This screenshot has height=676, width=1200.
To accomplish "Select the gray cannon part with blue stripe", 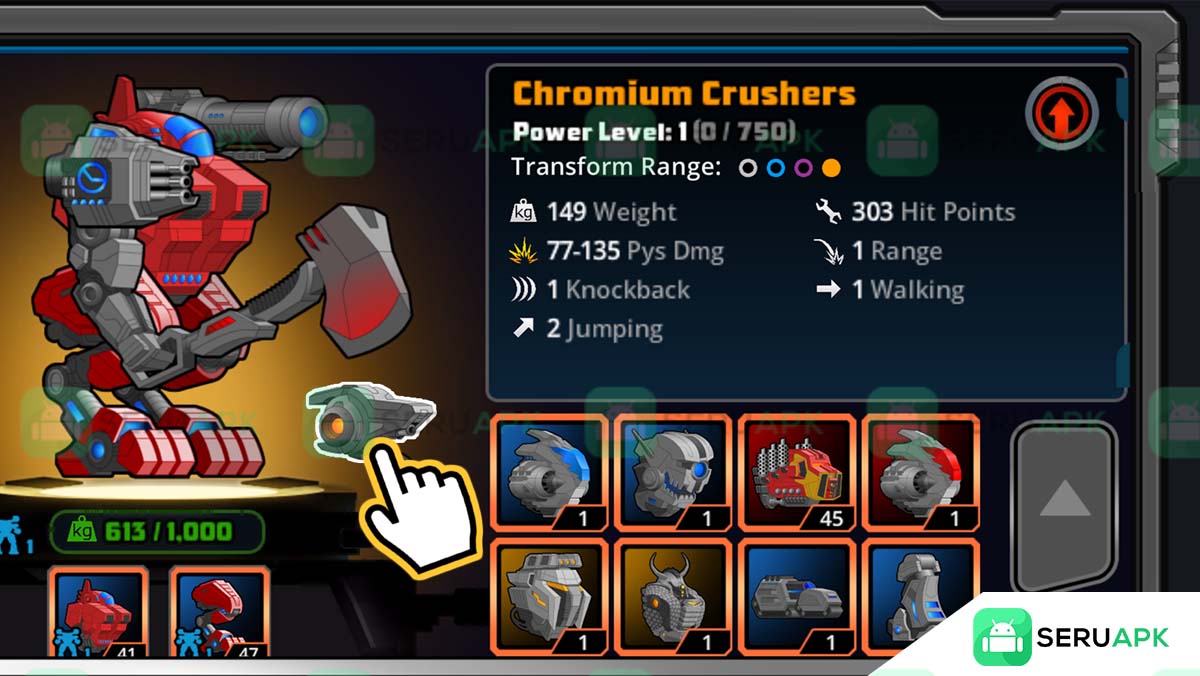I will pyautogui.click(x=549, y=472).
